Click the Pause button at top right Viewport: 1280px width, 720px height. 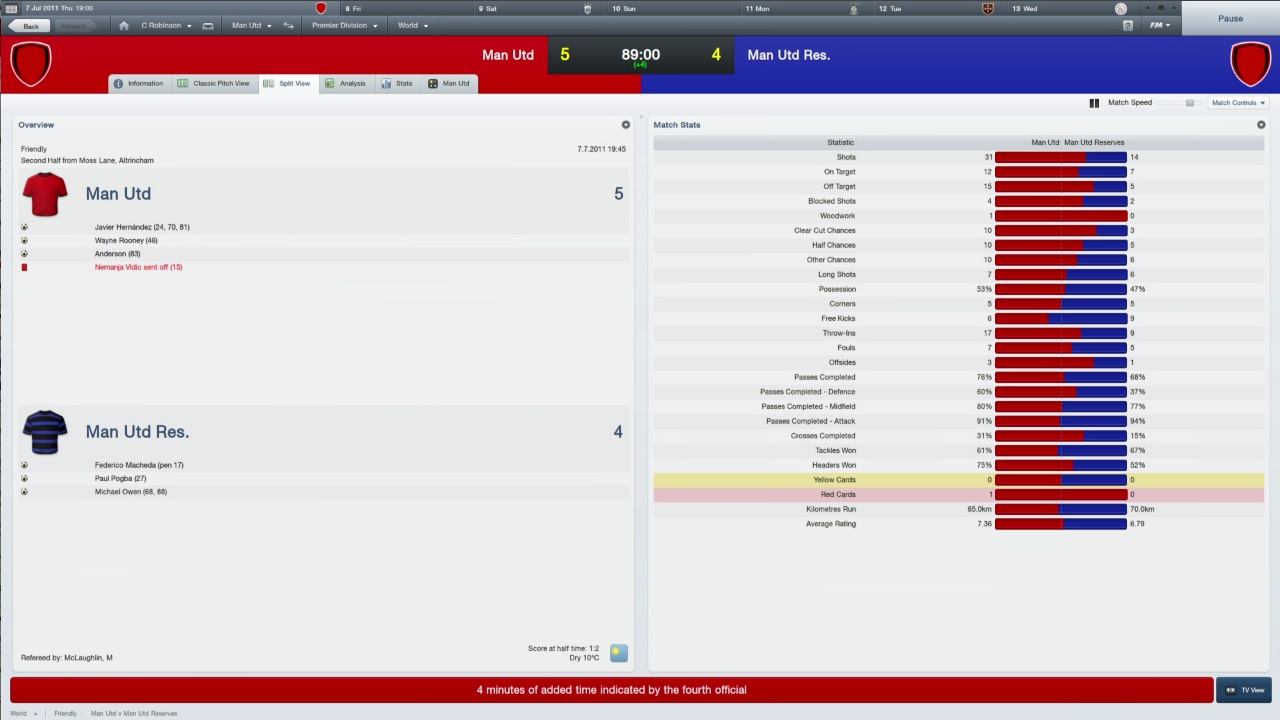[x=1231, y=18]
